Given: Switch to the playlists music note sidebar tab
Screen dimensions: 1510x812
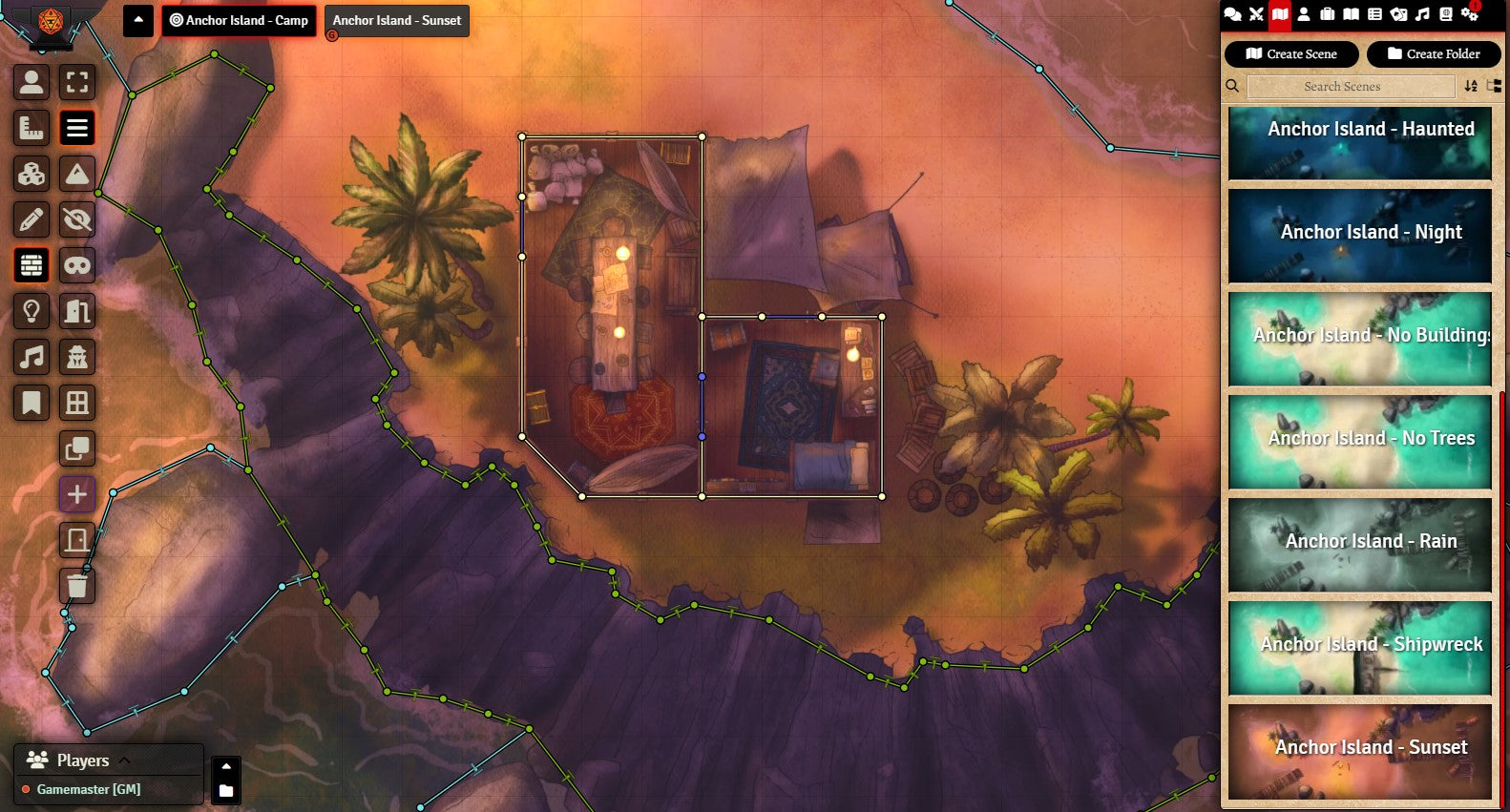Looking at the screenshot, I should pyautogui.click(x=1422, y=14).
